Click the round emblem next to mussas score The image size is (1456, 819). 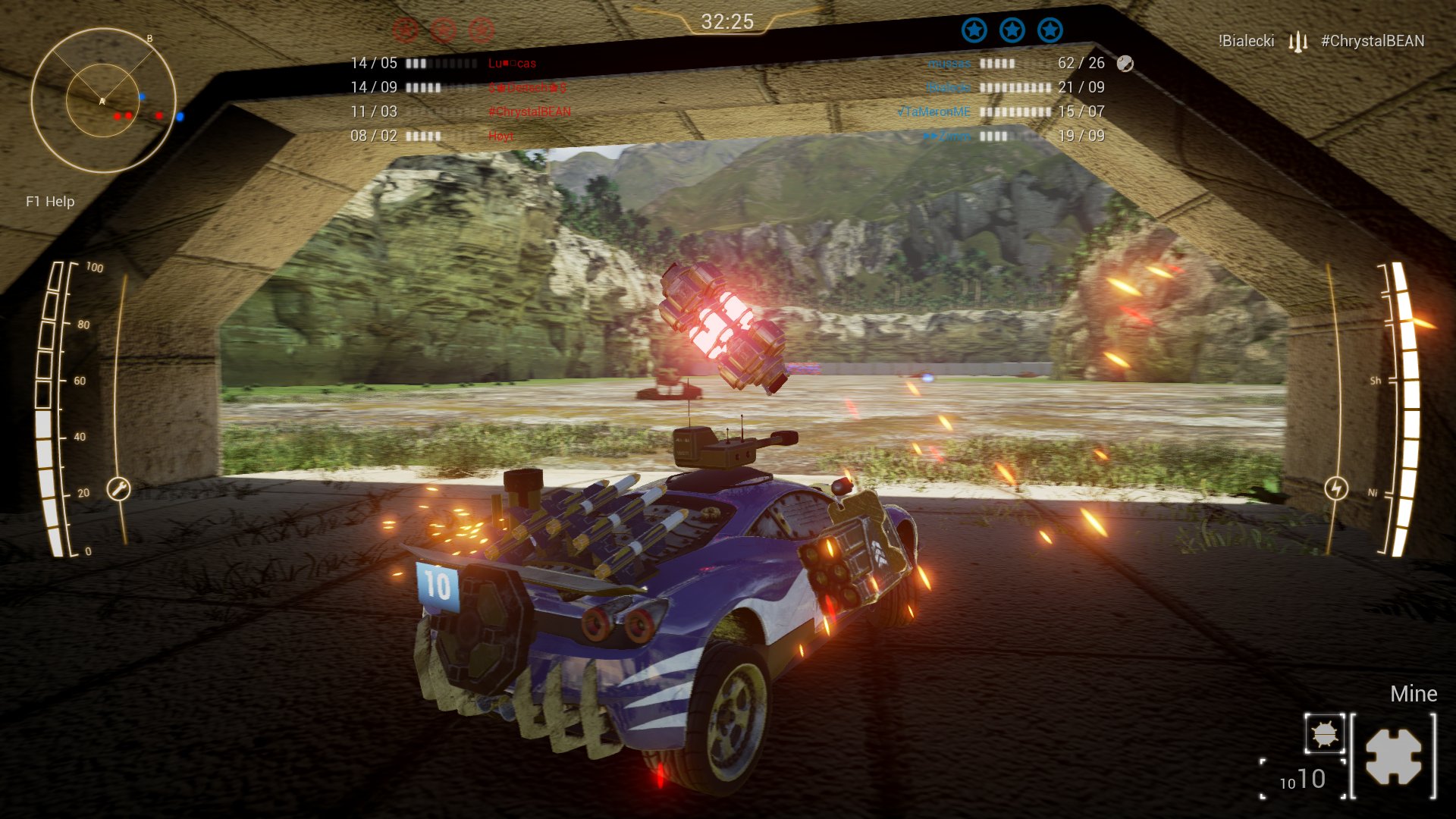click(1124, 63)
